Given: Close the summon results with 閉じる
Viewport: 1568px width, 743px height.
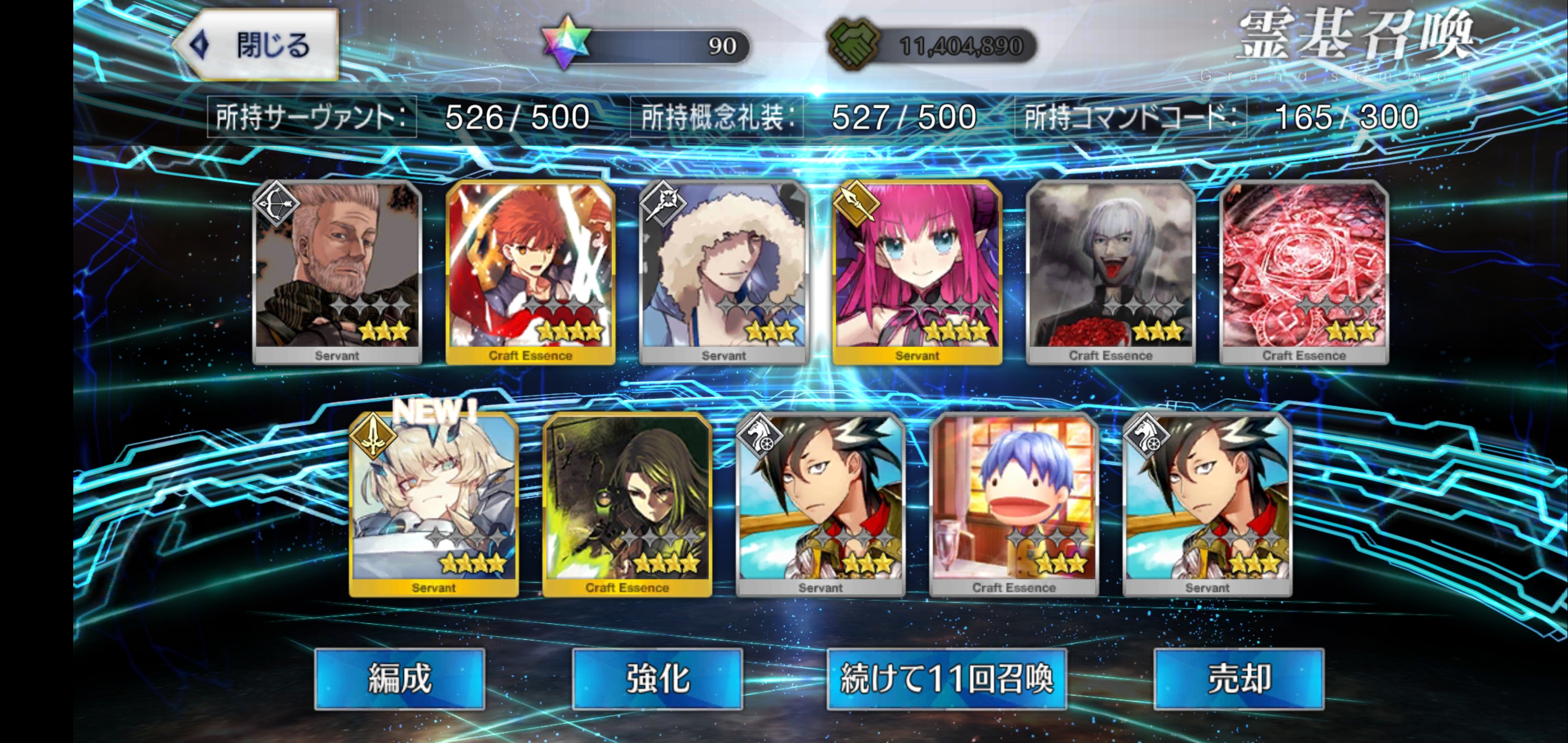Looking at the screenshot, I should click(x=259, y=45).
